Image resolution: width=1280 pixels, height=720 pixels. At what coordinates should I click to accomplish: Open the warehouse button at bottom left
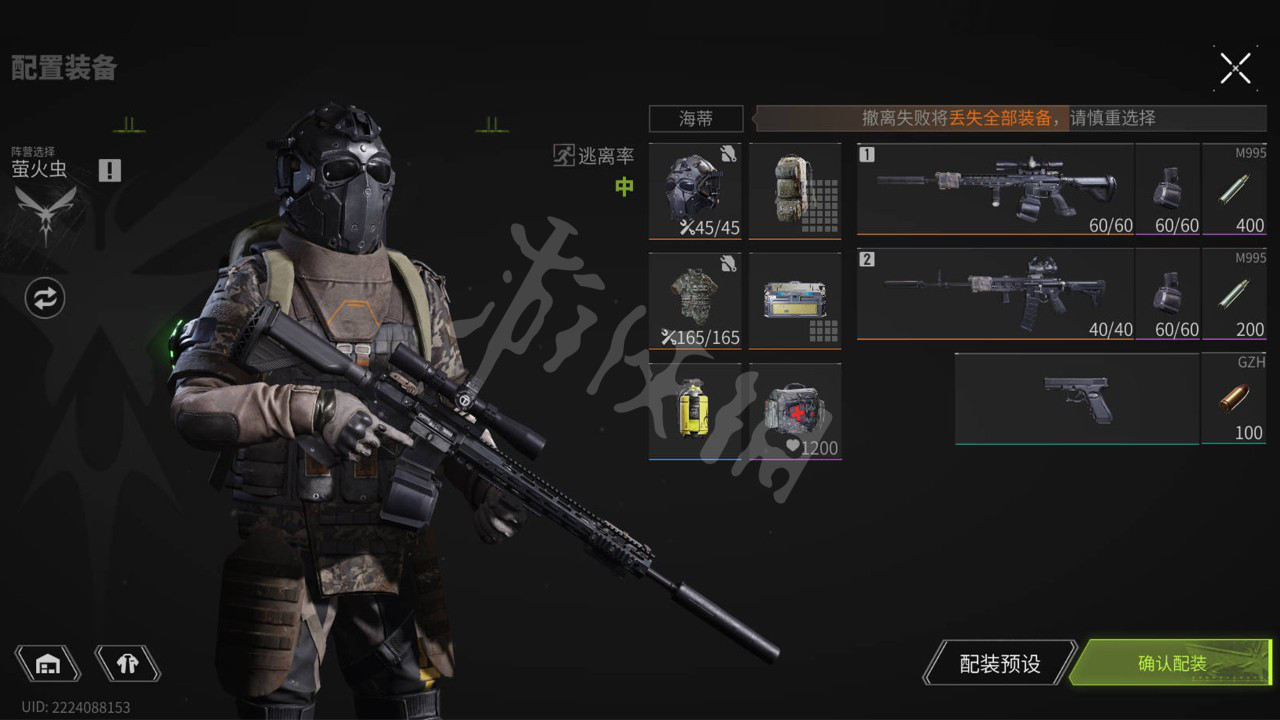(47, 663)
